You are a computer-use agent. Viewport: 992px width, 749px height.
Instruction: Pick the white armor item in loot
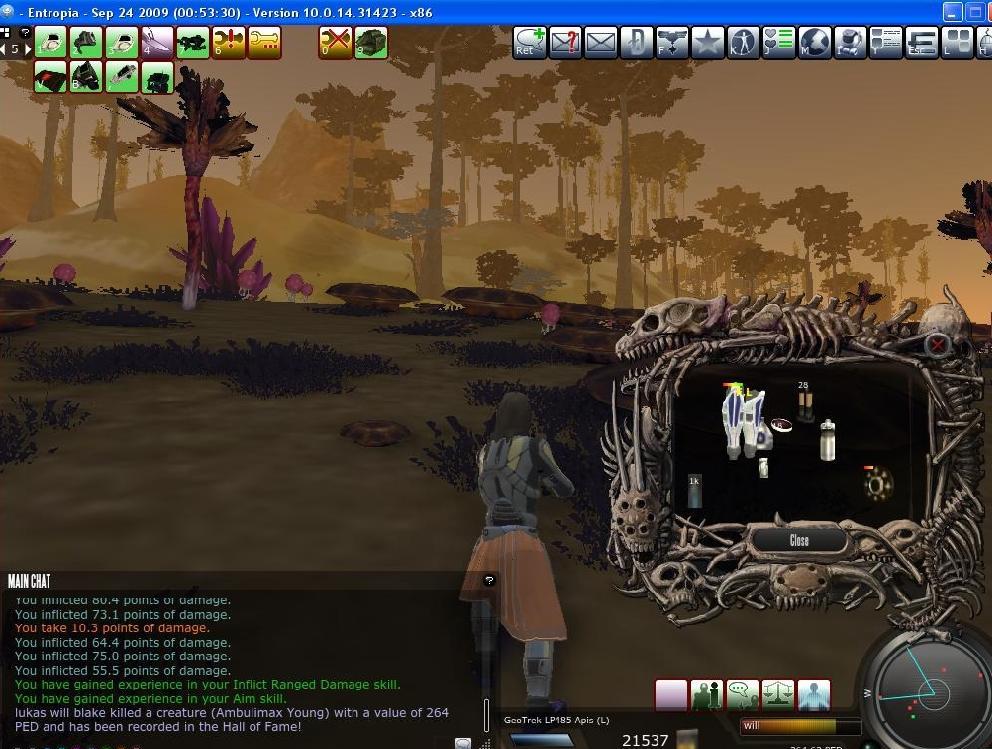[743, 420]
